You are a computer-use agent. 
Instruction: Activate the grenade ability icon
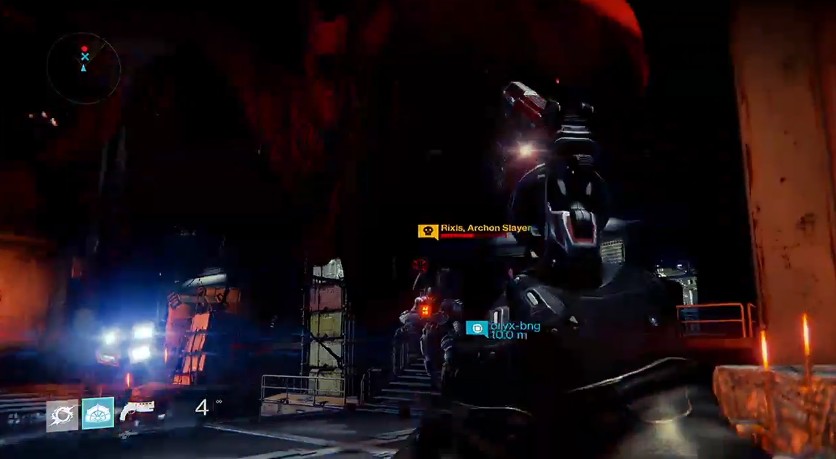(62, 413)
